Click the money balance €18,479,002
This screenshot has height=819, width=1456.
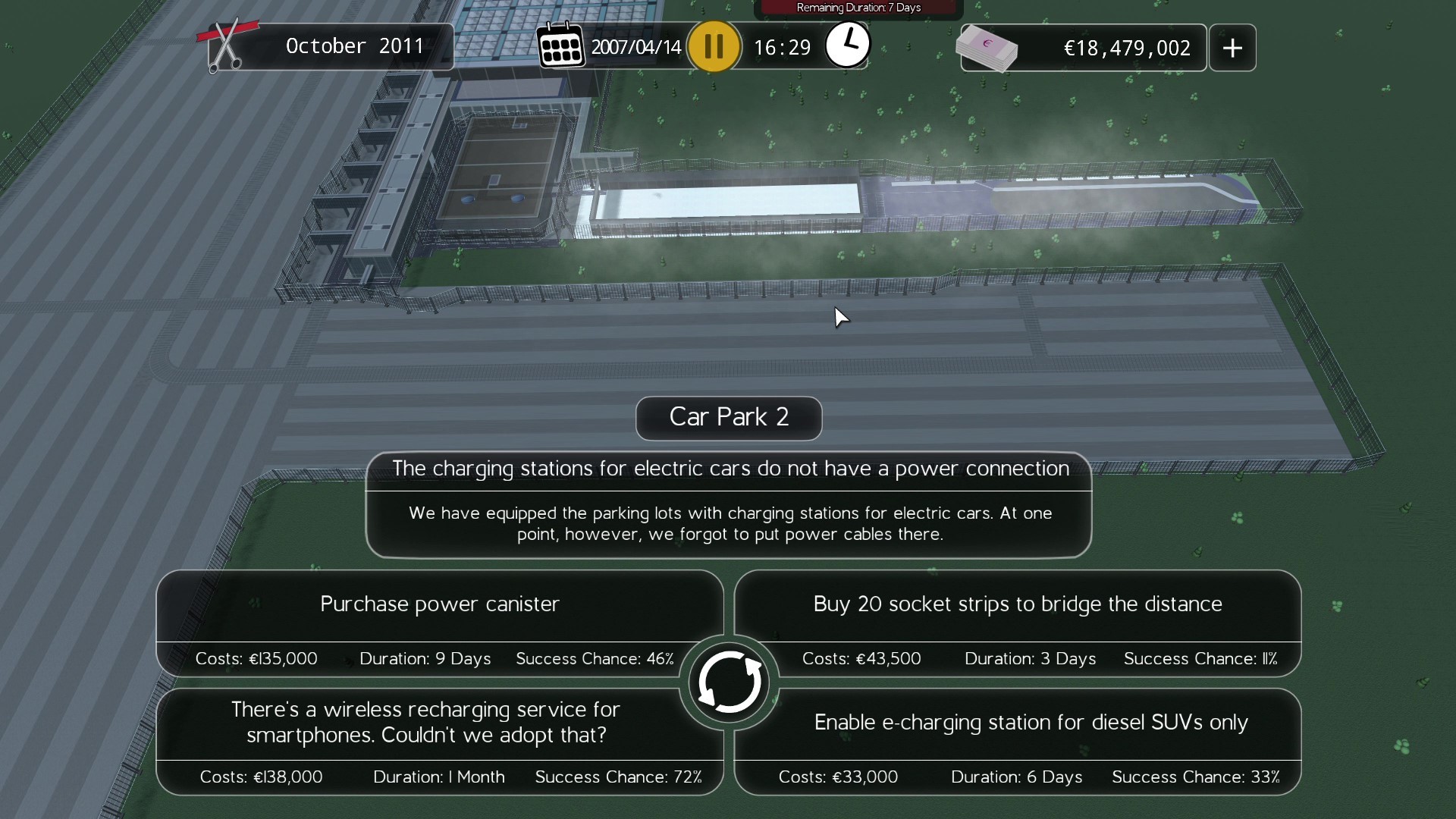click(x=1127, y=47)
